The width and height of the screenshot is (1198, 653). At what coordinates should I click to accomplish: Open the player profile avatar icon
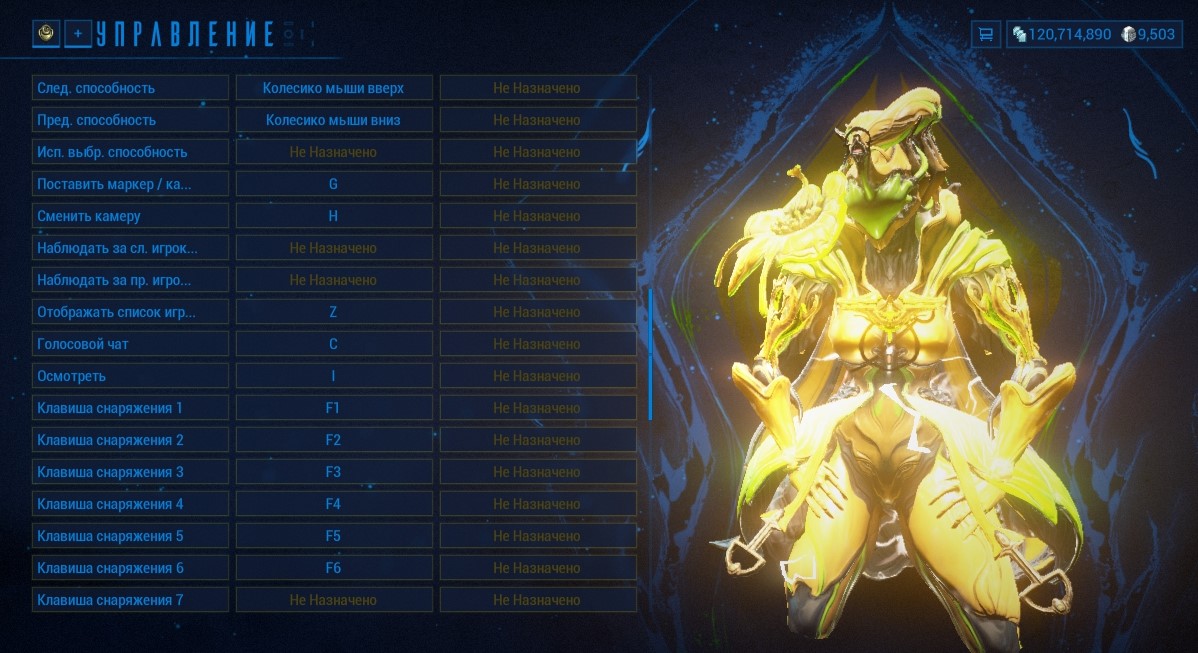click(x=46, y=34)
